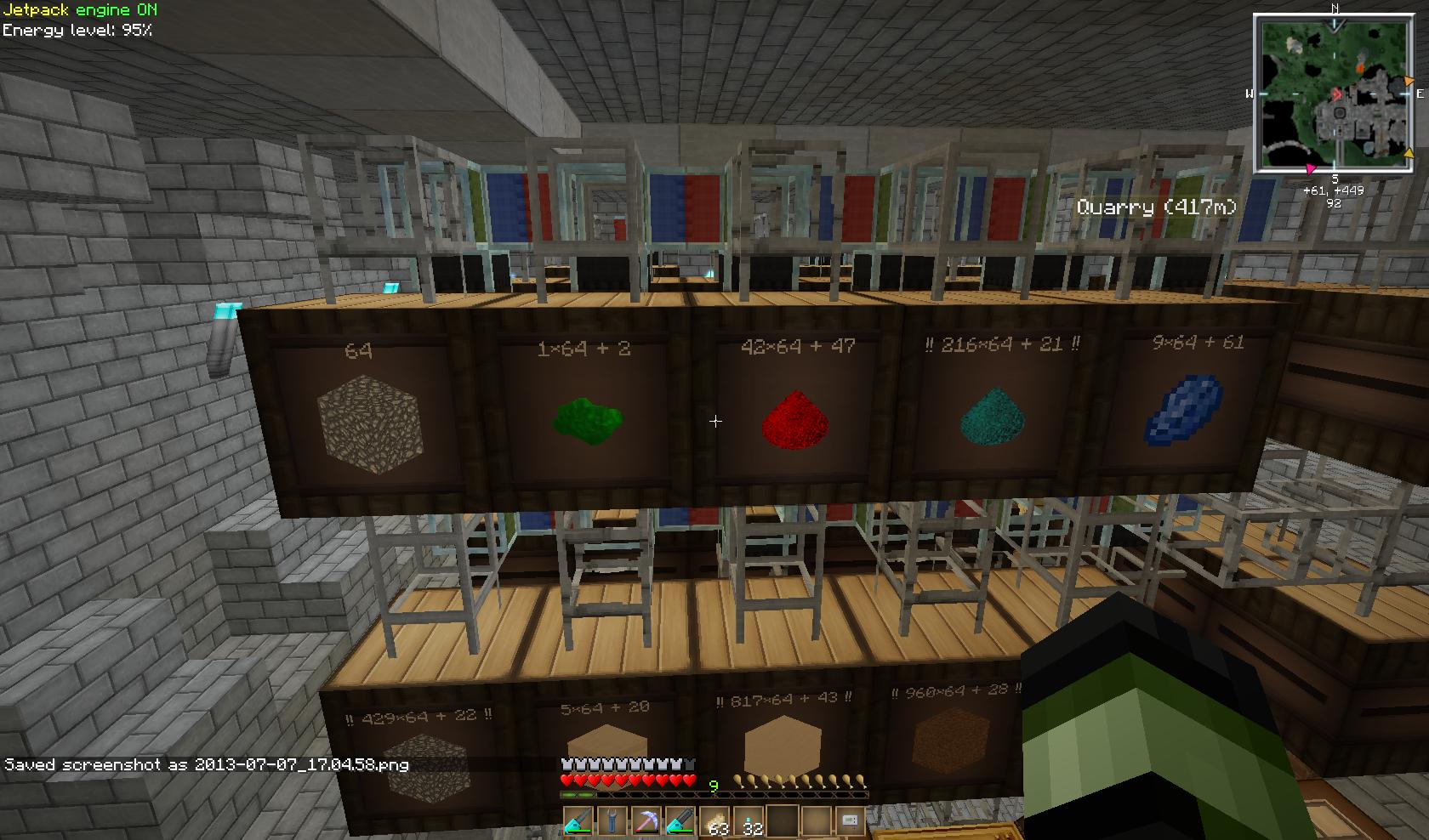Click the minimap in the corner

pos(1334,94)
